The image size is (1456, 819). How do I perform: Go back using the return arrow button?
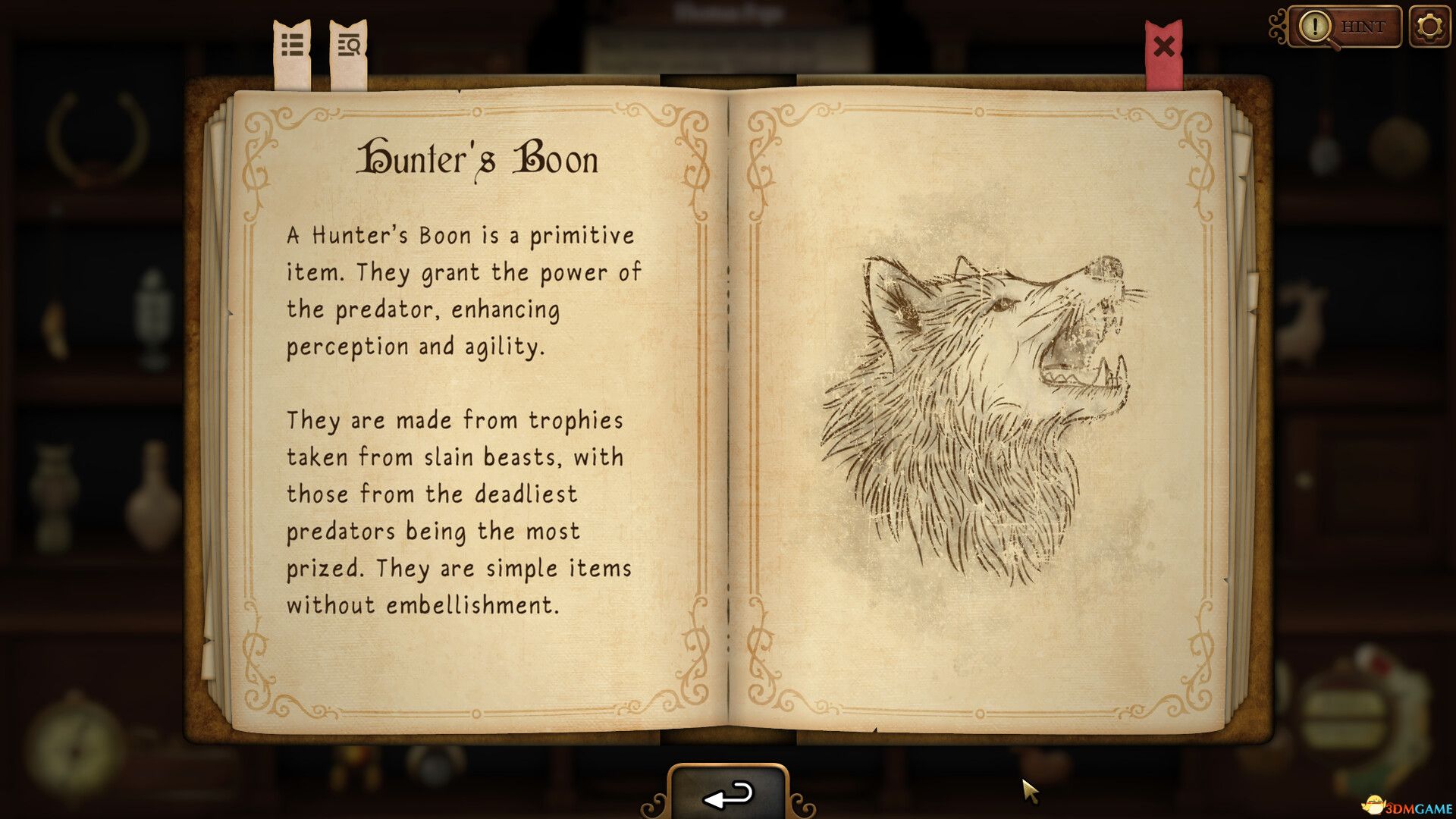[728, 795]
